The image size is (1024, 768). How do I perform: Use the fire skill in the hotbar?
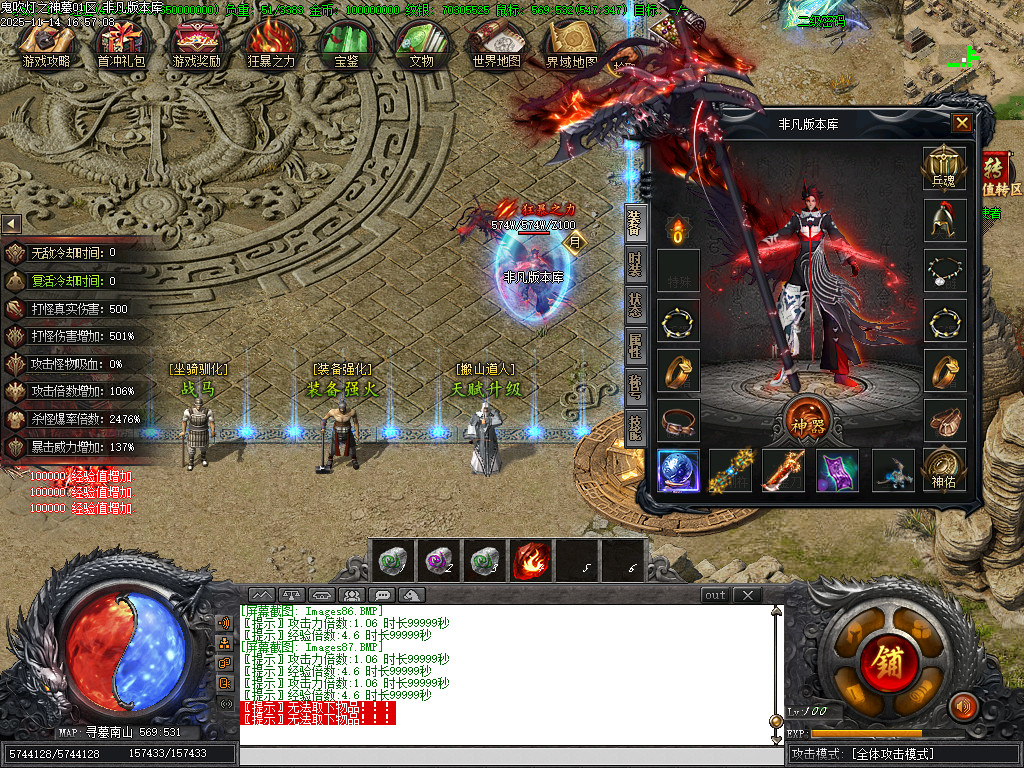(x=530, y=561)
